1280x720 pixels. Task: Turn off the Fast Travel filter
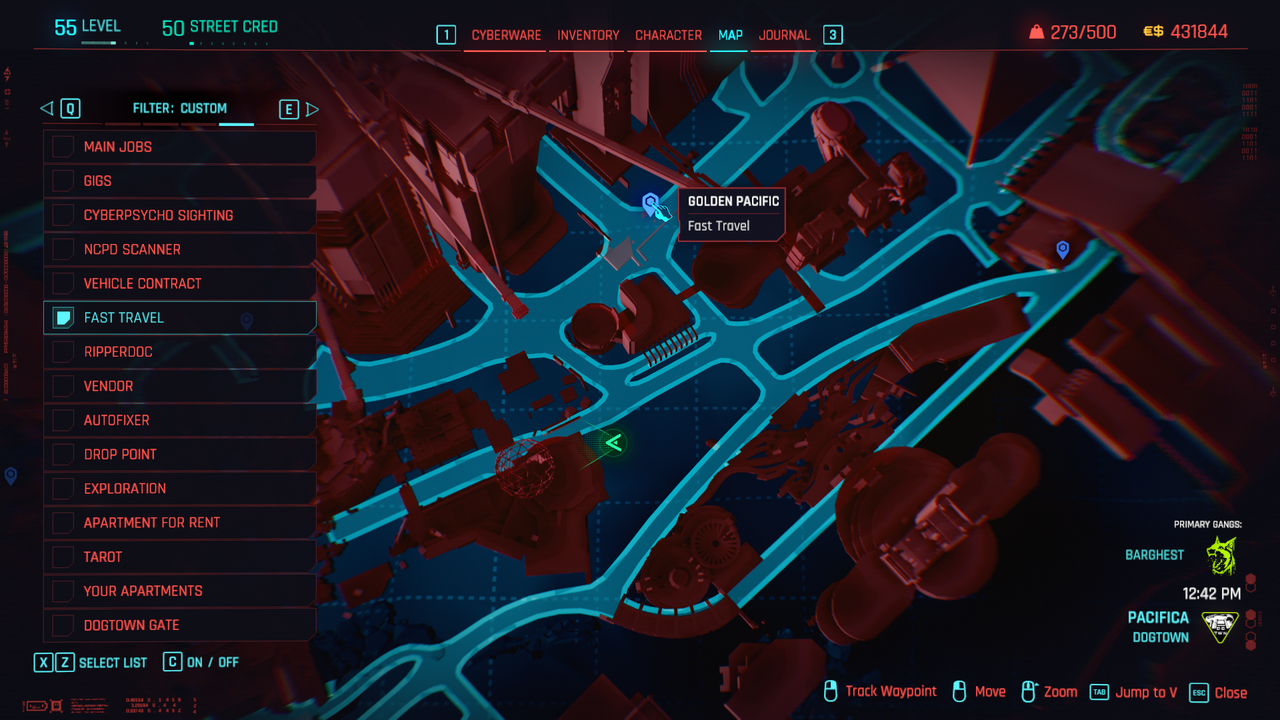pos(63,318)
